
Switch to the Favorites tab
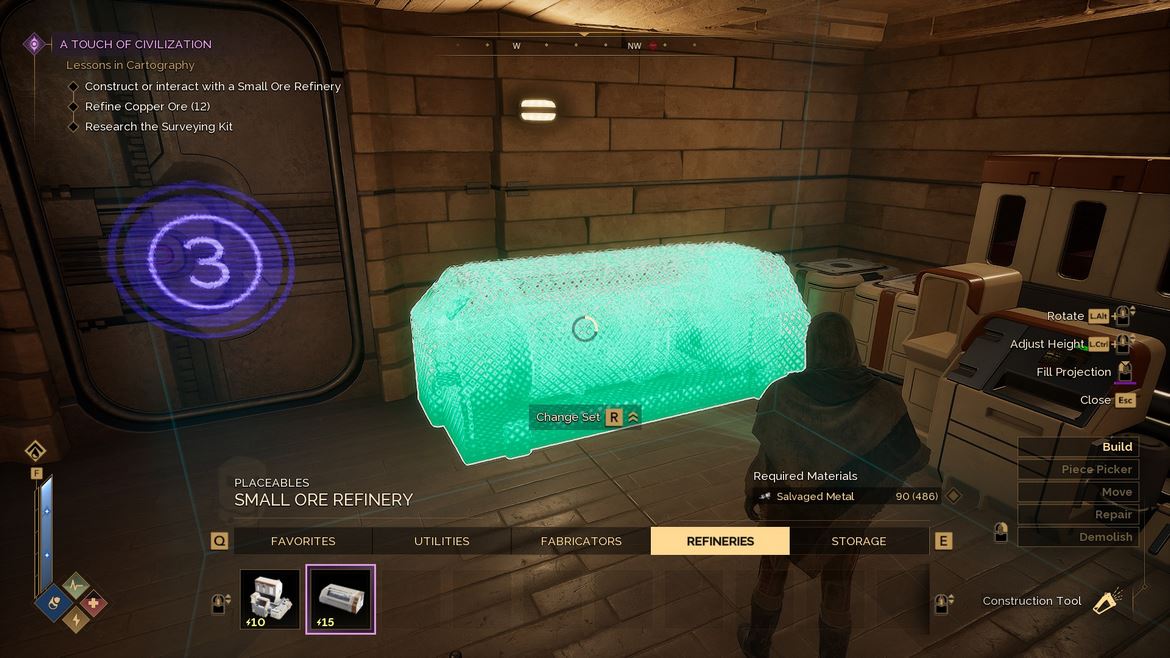[x=303, y=541]
